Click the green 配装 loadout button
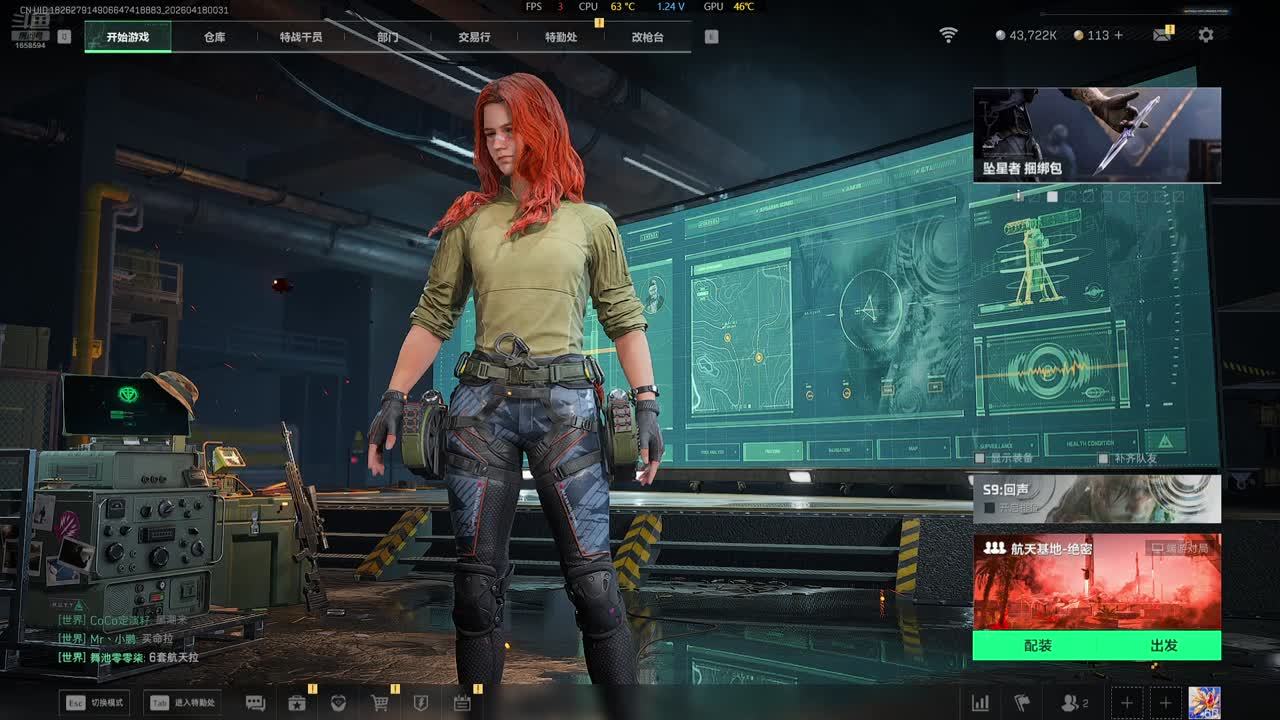1280x720 pixels. coord(1037,646)
